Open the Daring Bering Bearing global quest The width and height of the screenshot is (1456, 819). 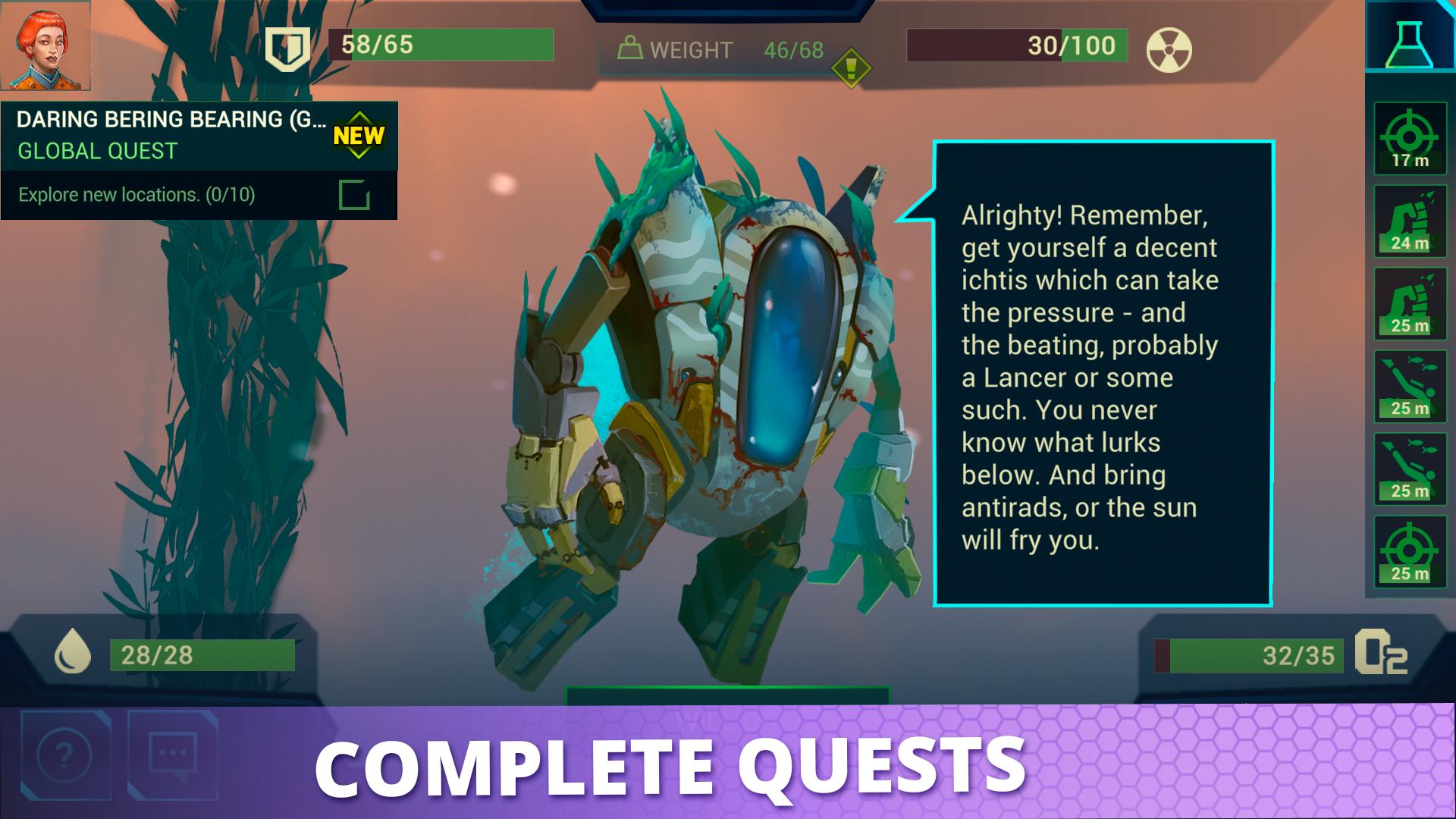(171, 134)
